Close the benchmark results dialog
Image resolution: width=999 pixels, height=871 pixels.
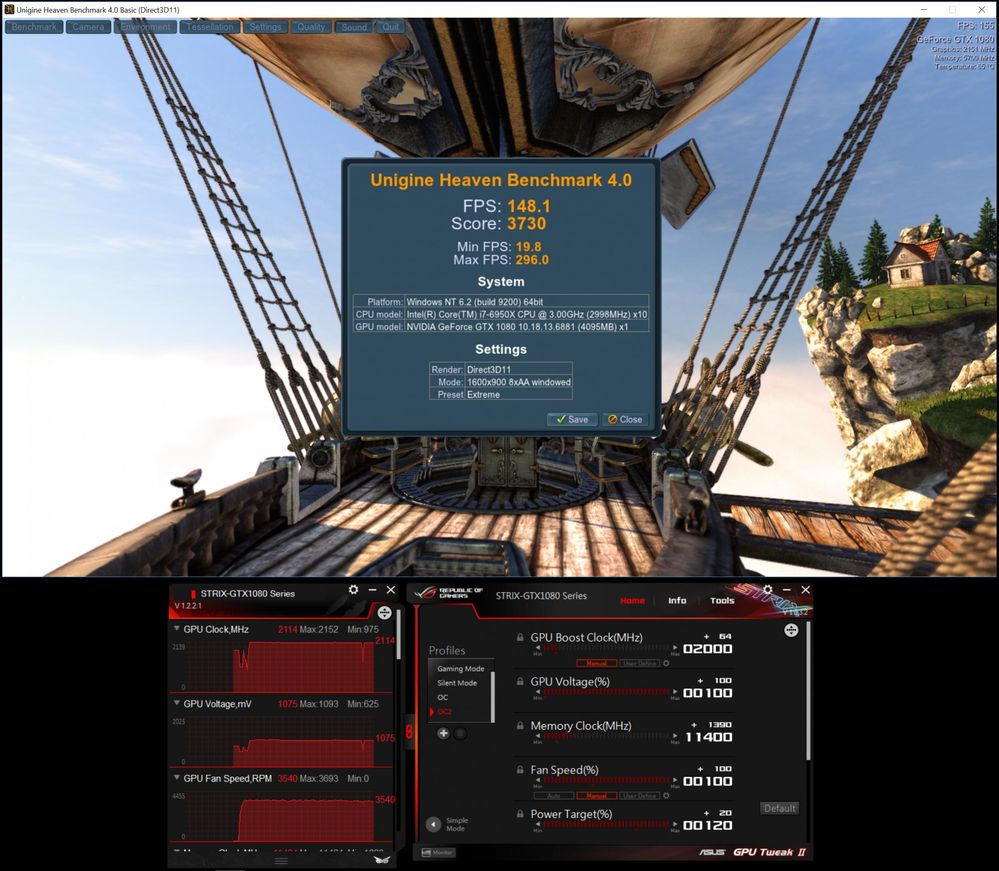pos(625,419)
